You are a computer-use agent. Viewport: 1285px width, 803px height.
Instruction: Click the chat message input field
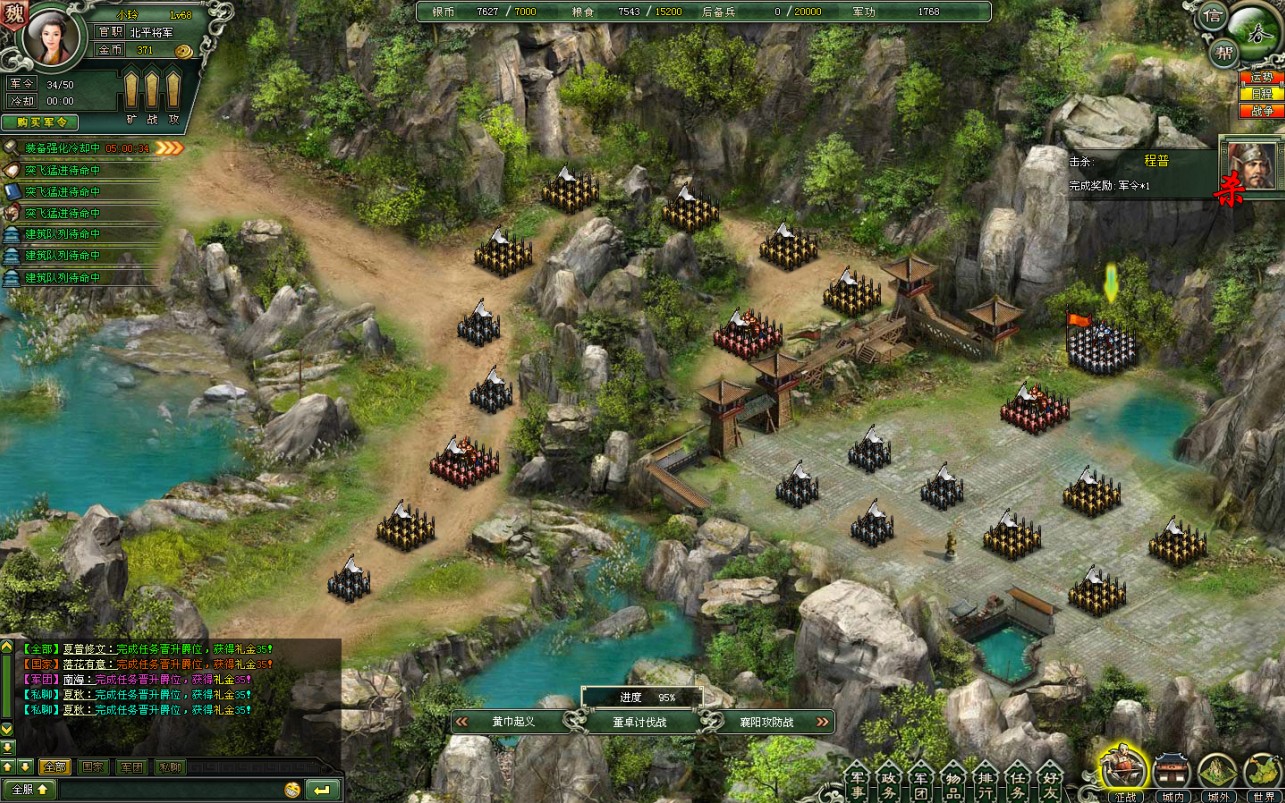coord(160,789)
